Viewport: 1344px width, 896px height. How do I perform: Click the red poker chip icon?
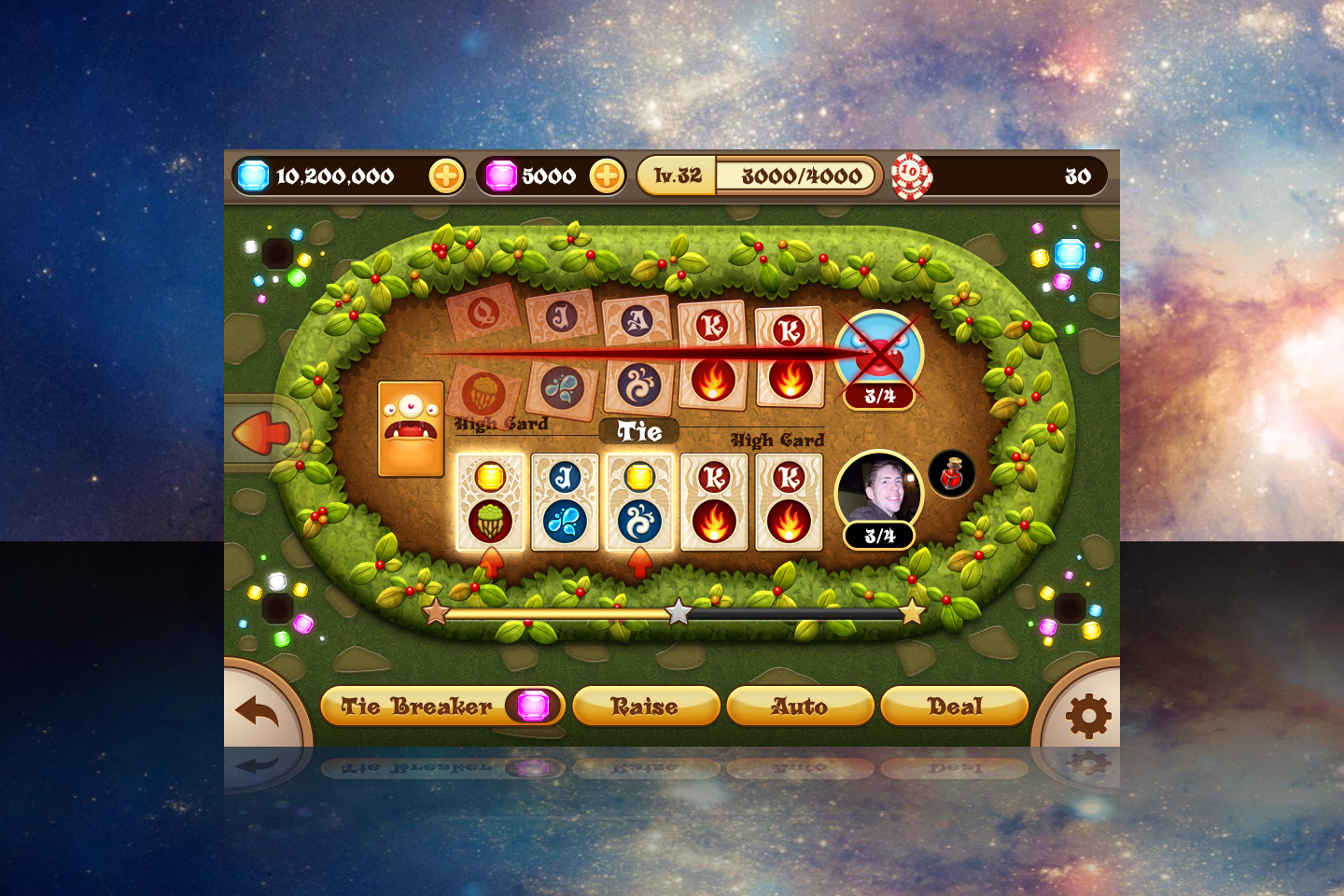pos(911,175)
